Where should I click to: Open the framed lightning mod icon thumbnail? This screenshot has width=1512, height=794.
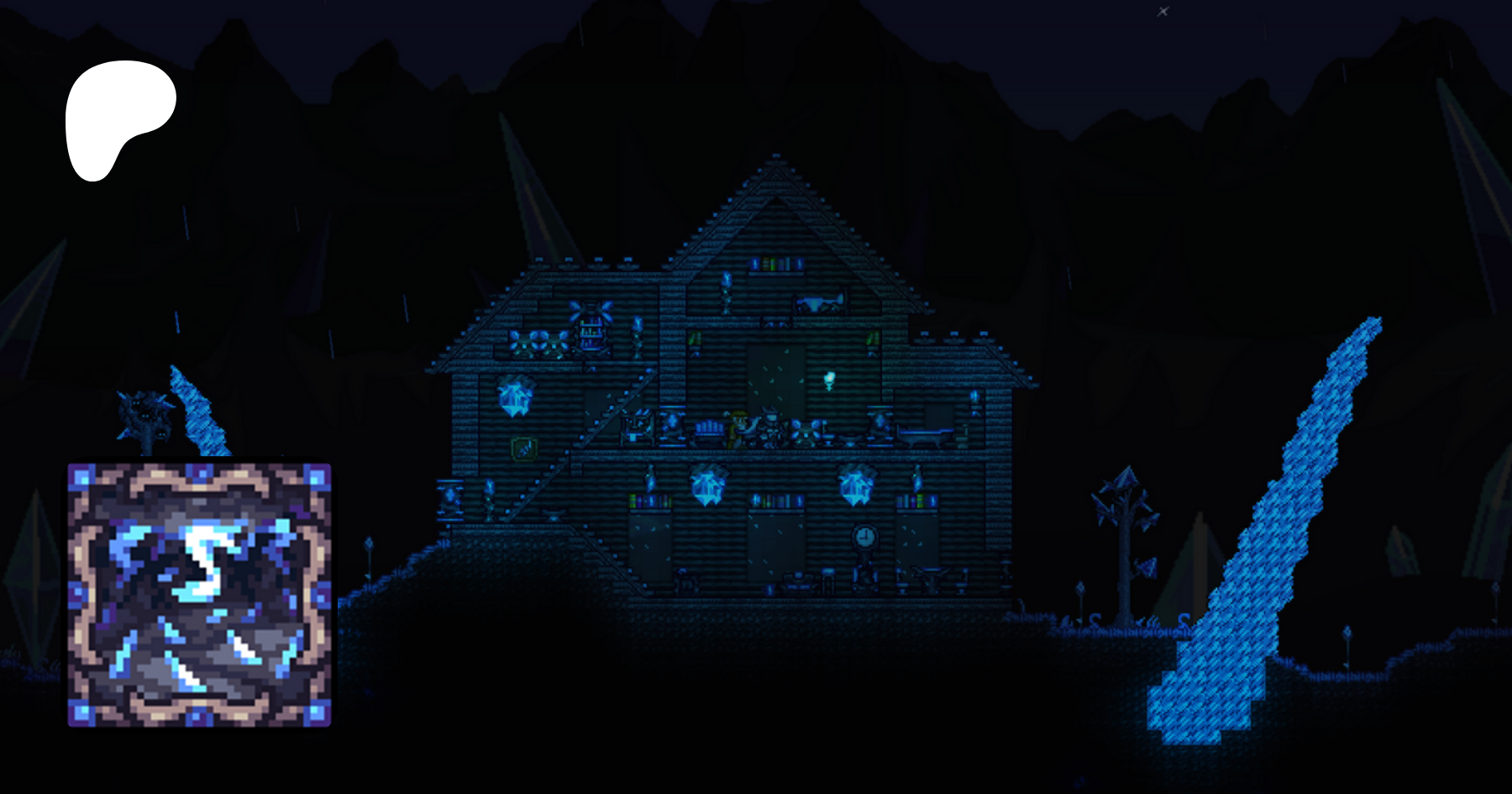(x=199, y=594)
